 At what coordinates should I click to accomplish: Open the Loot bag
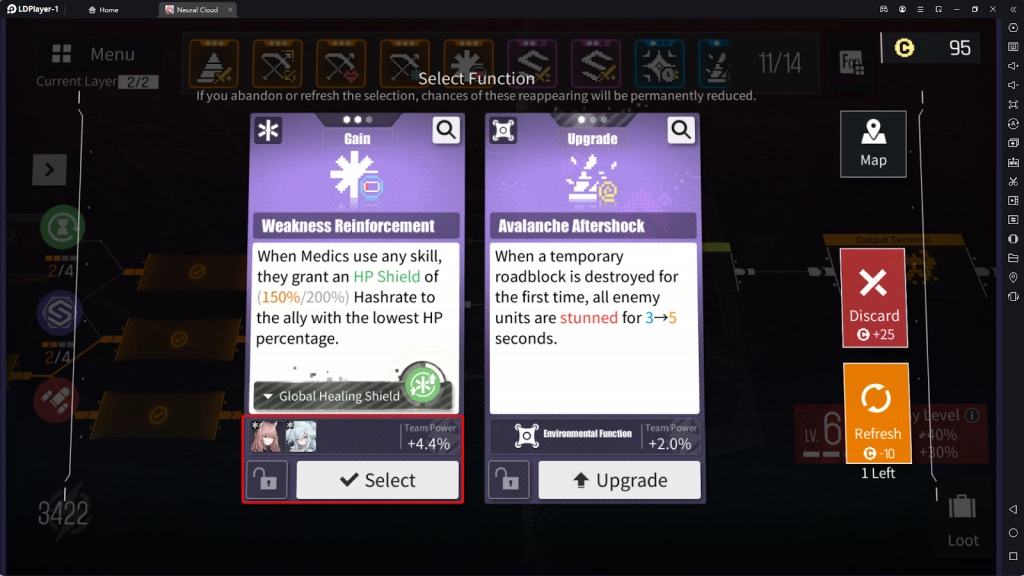[963, 519]
